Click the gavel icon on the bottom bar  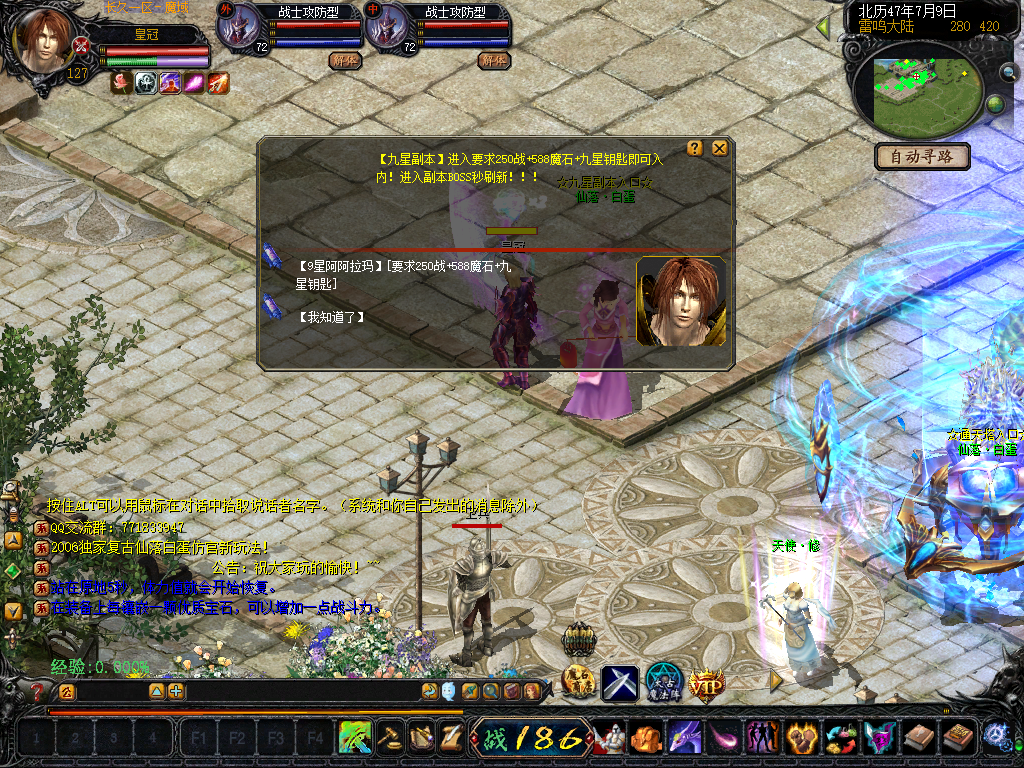tap(387, 739)
